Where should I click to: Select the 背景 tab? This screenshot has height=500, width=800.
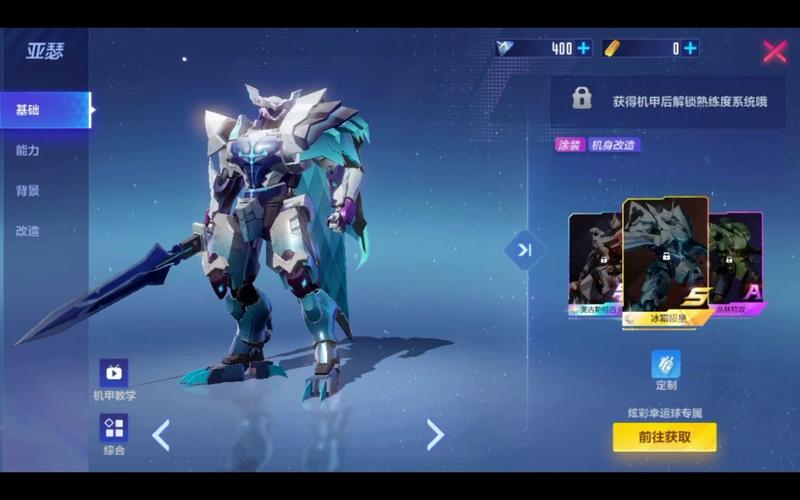28,190
